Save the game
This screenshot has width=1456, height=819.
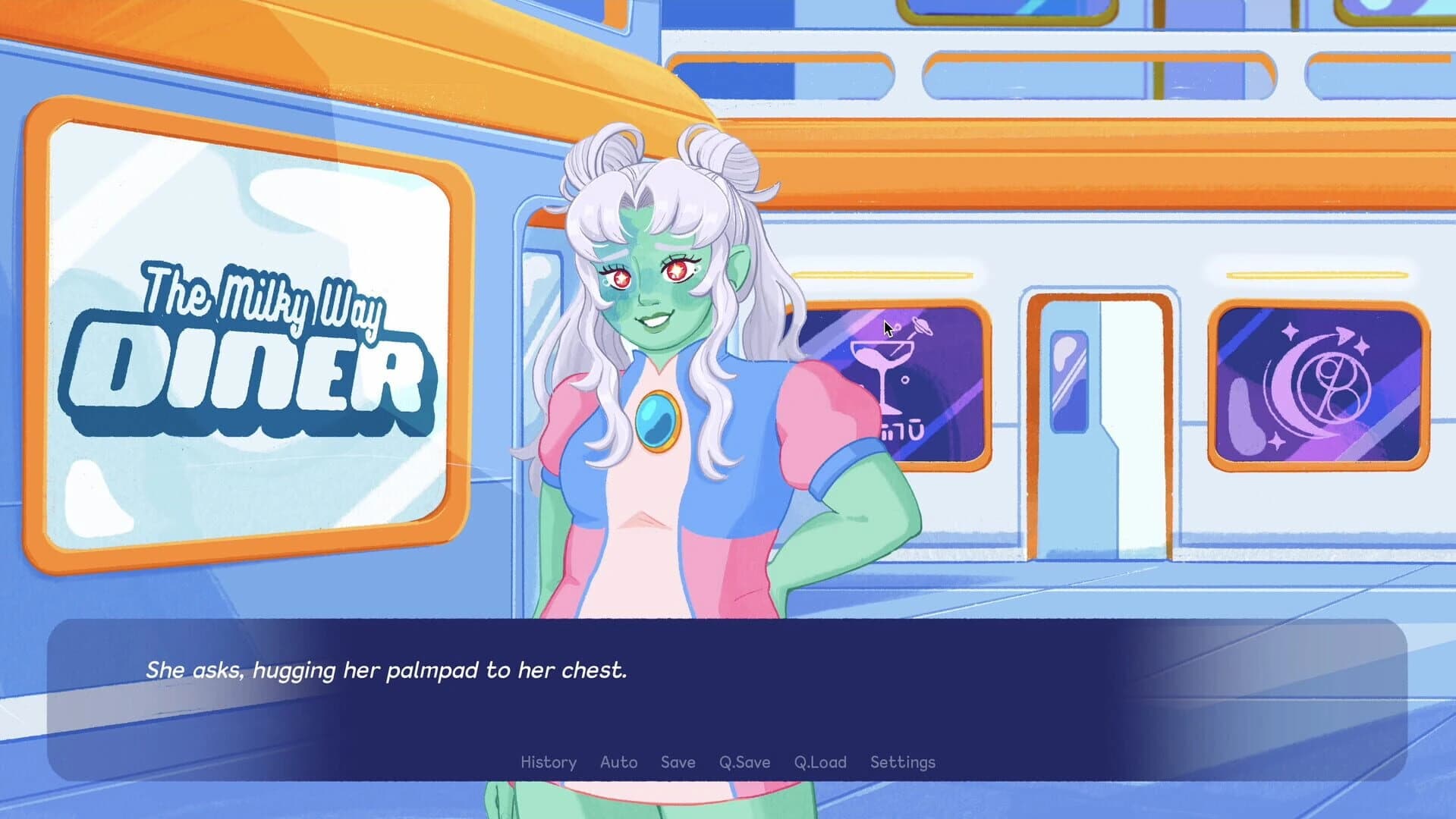[678, 762]
